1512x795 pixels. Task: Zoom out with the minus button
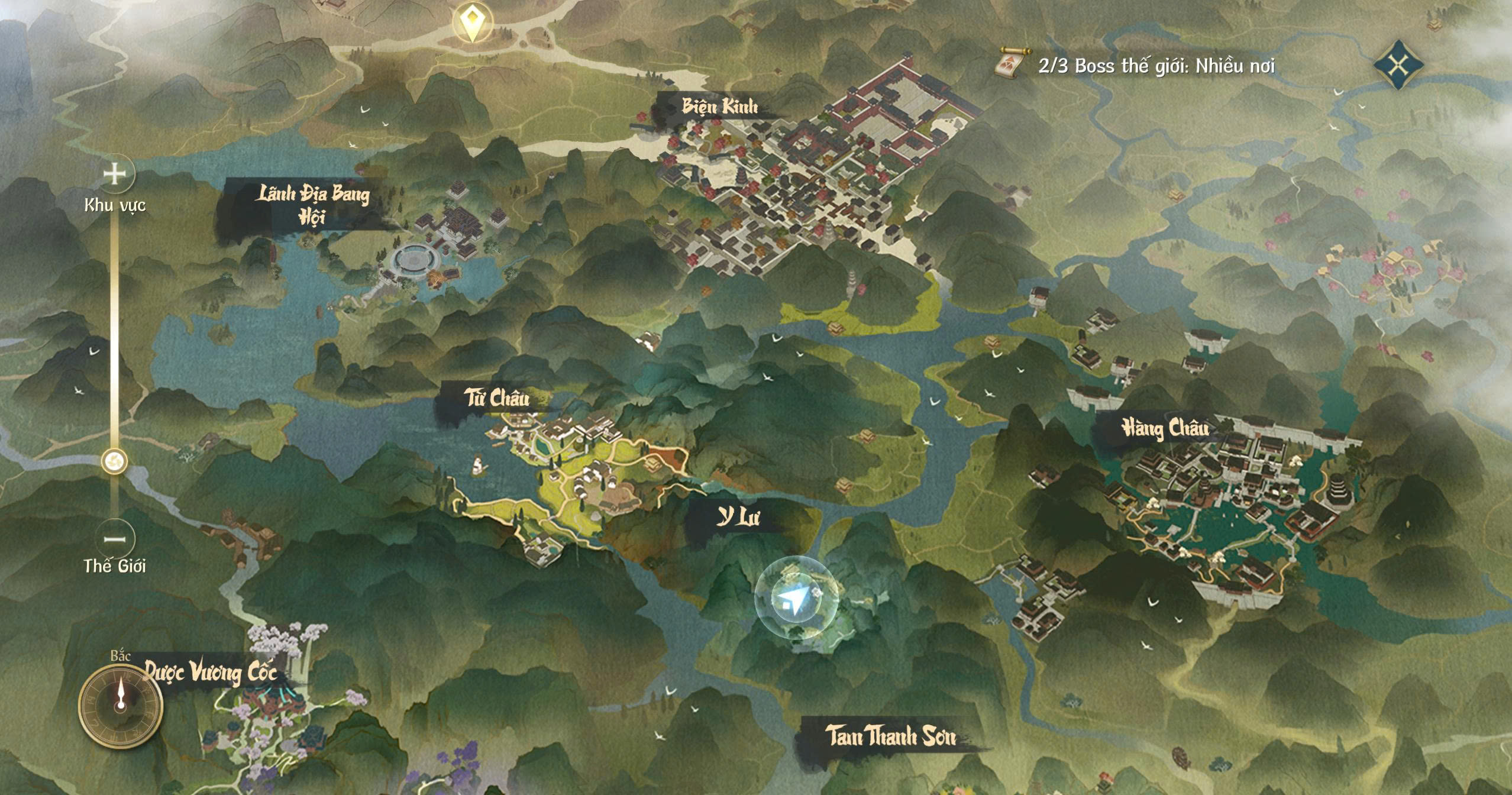click(115, 539)
